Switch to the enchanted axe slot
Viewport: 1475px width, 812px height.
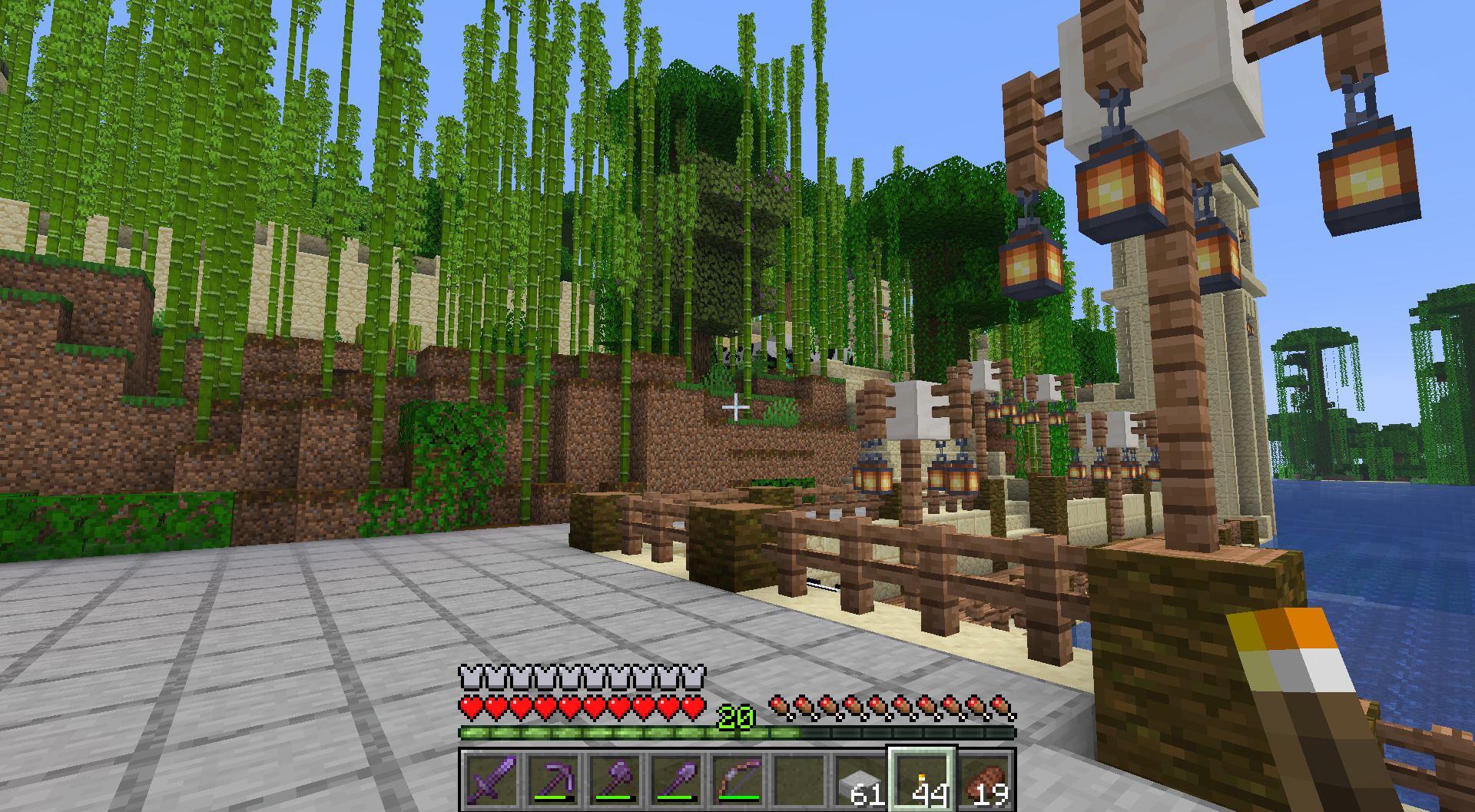point(615,779)
